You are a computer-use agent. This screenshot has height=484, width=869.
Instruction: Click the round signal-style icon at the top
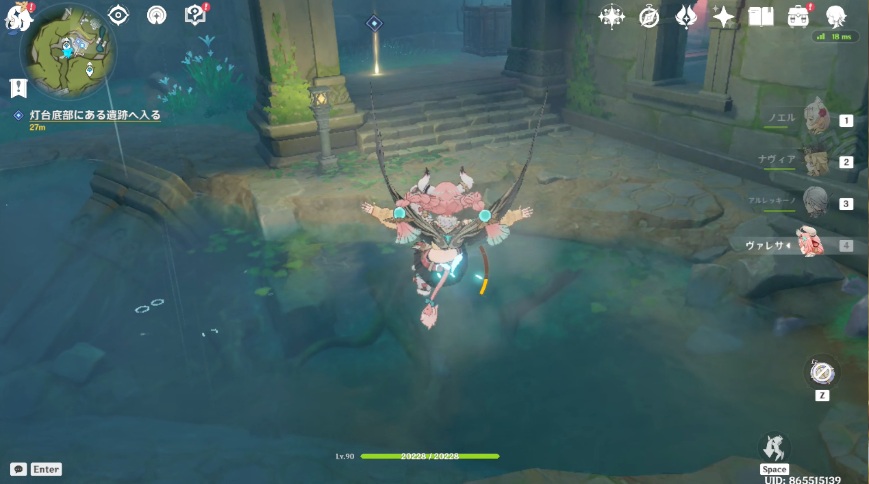tap(157, 15)
